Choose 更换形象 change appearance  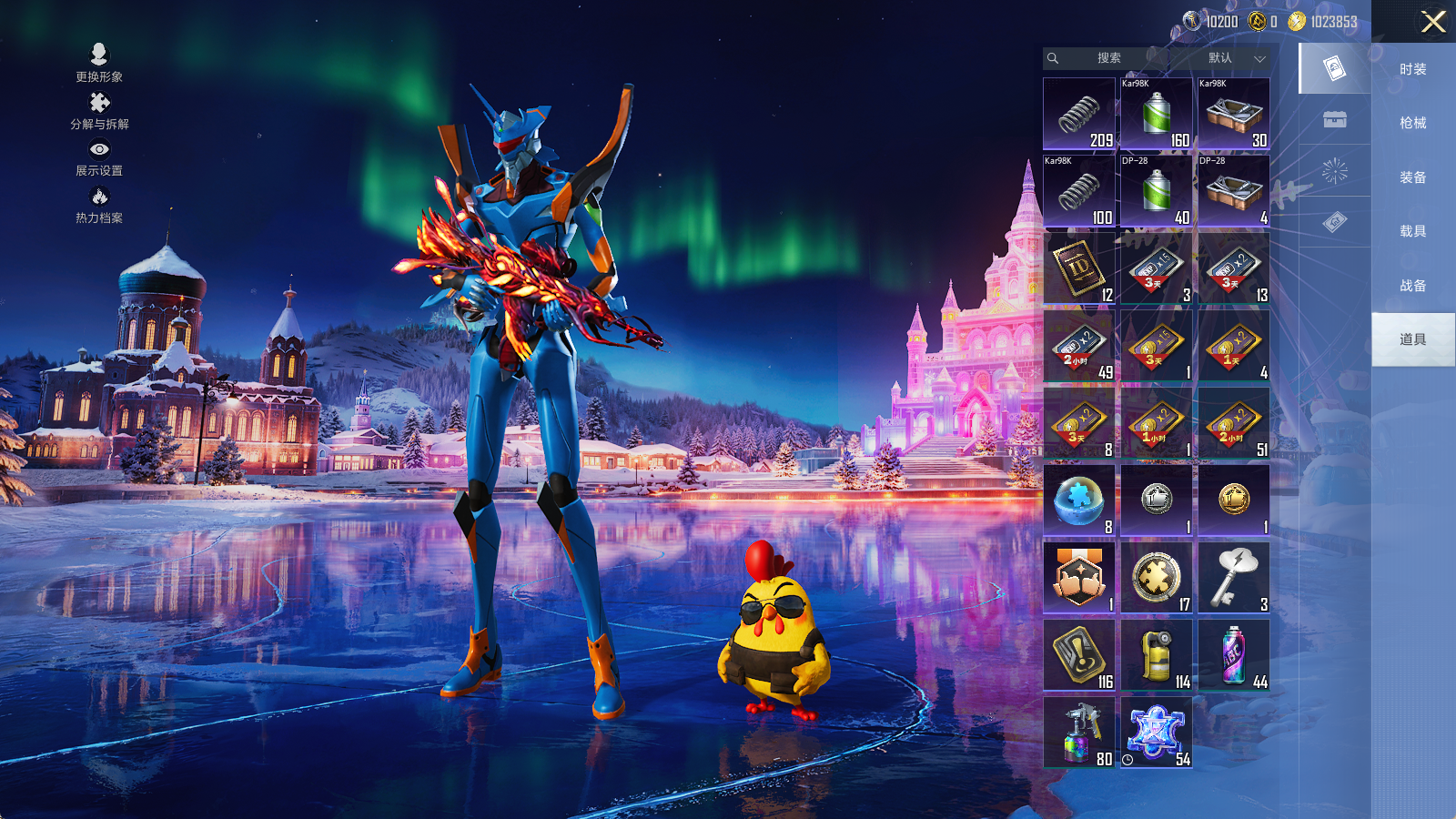(x=99, y=64)
